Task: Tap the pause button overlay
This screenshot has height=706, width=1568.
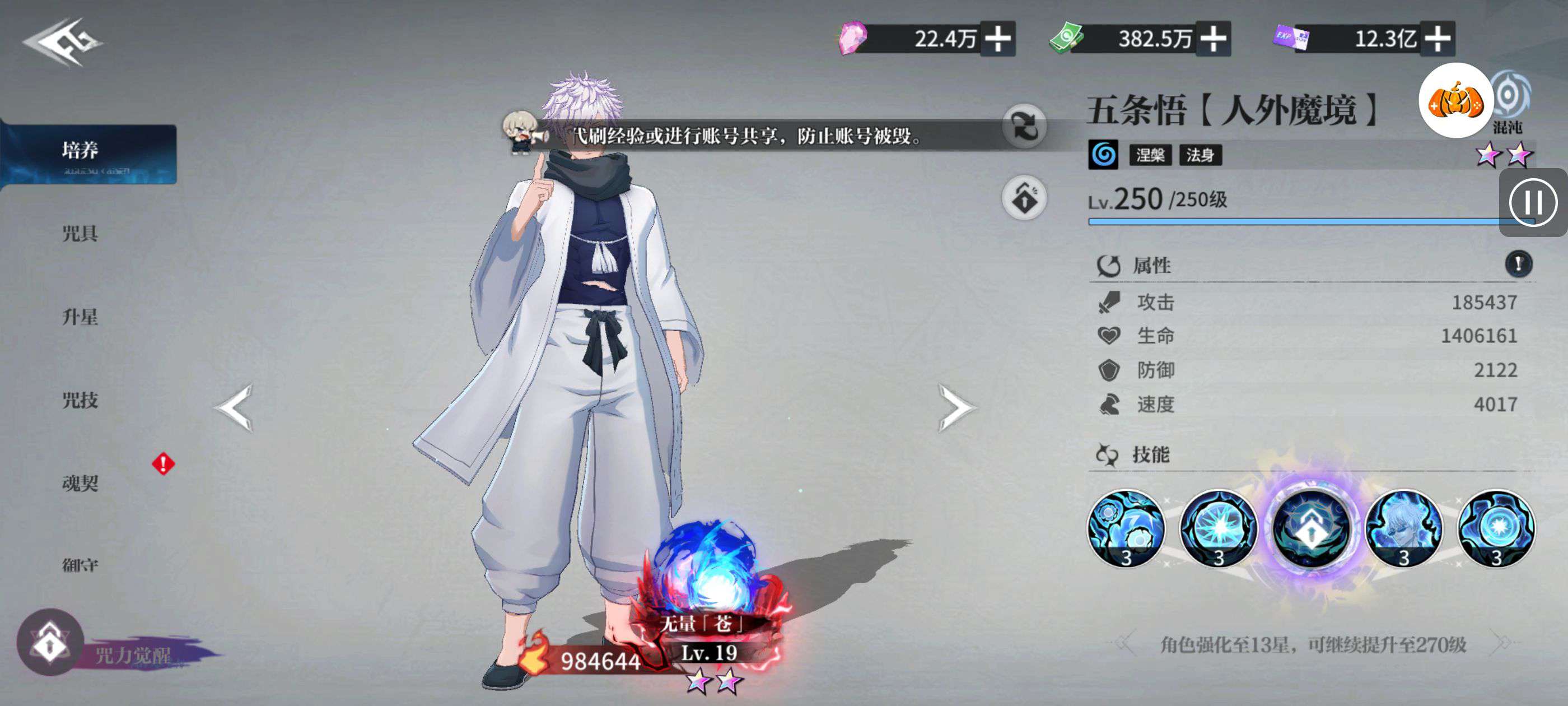Action: pos(1533,203)
